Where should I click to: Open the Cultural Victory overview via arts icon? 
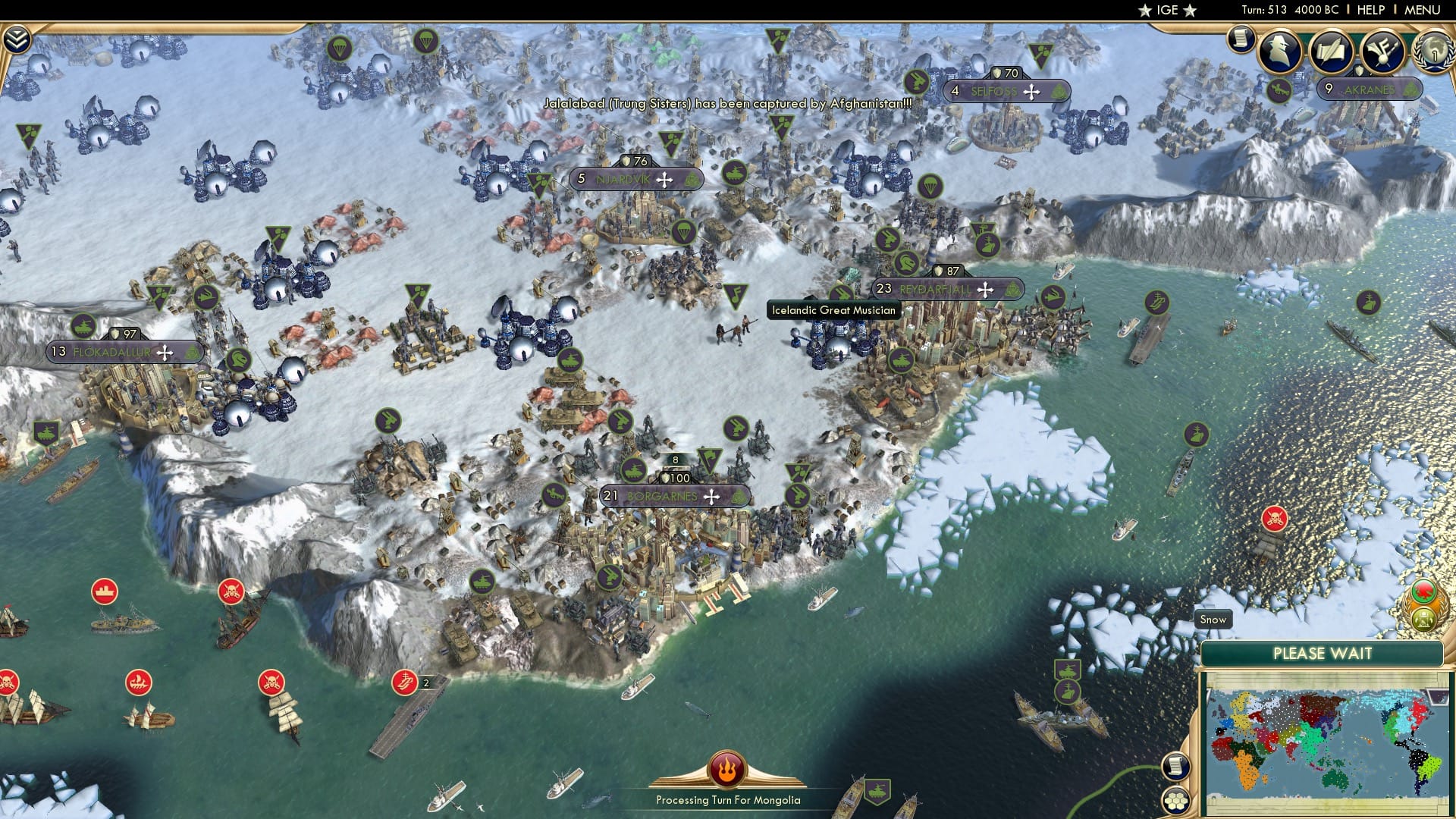coord(1383,49)
